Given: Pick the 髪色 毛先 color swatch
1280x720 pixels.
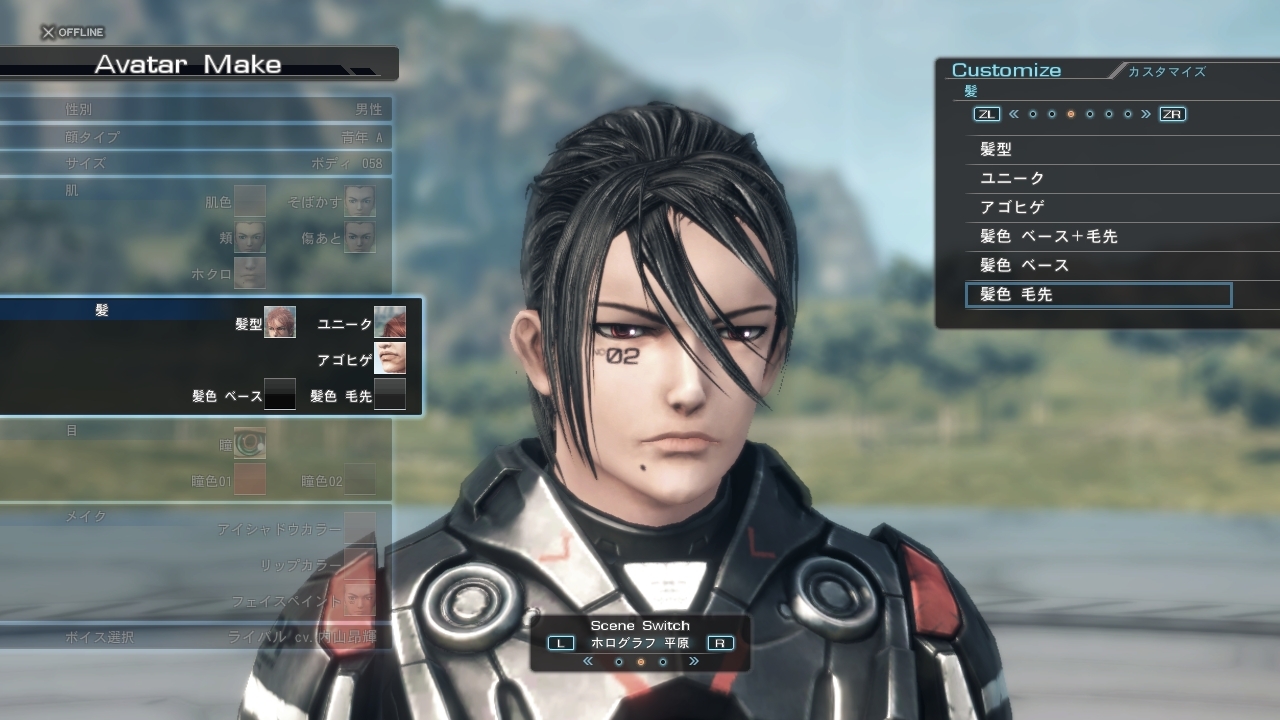Looking at the screenshot, I should [x=390, y=394].
